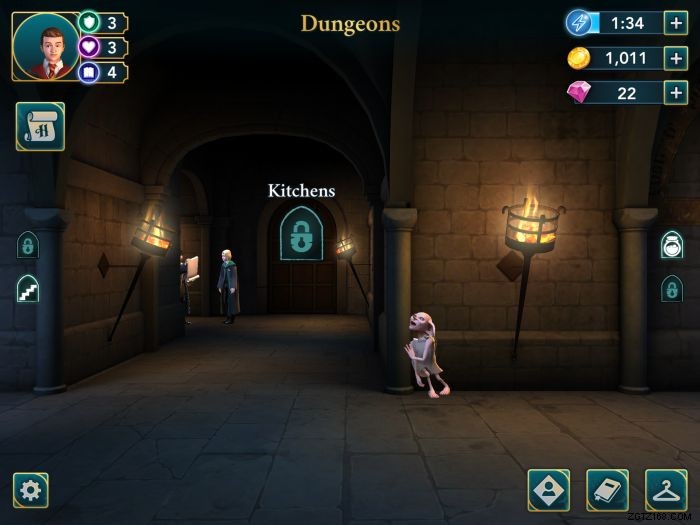Buy more gold coins with plus button
The width and height of the screenshot is (700, 525).
point(676,58)
